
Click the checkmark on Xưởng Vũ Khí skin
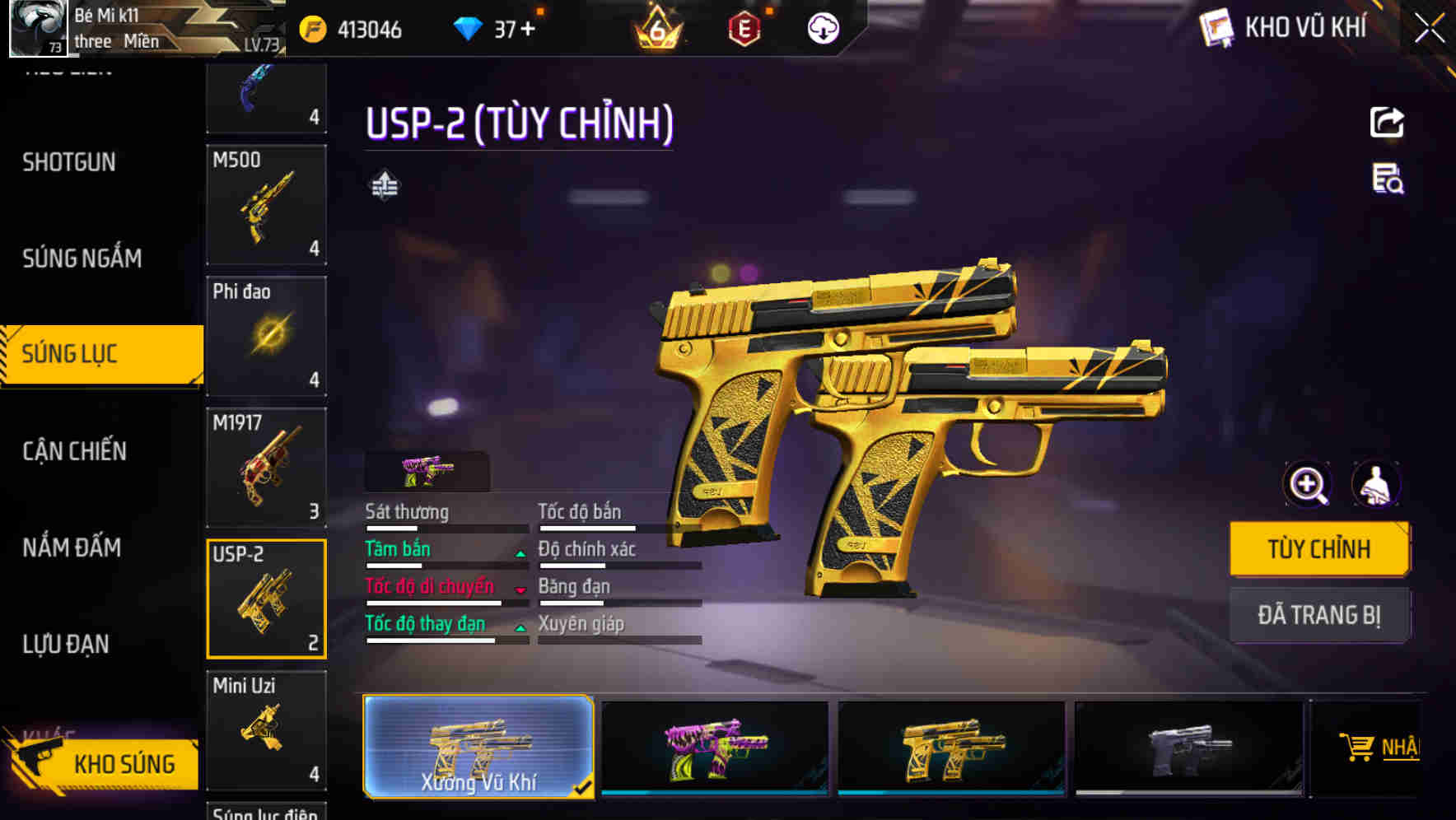(x=585, y=789)
